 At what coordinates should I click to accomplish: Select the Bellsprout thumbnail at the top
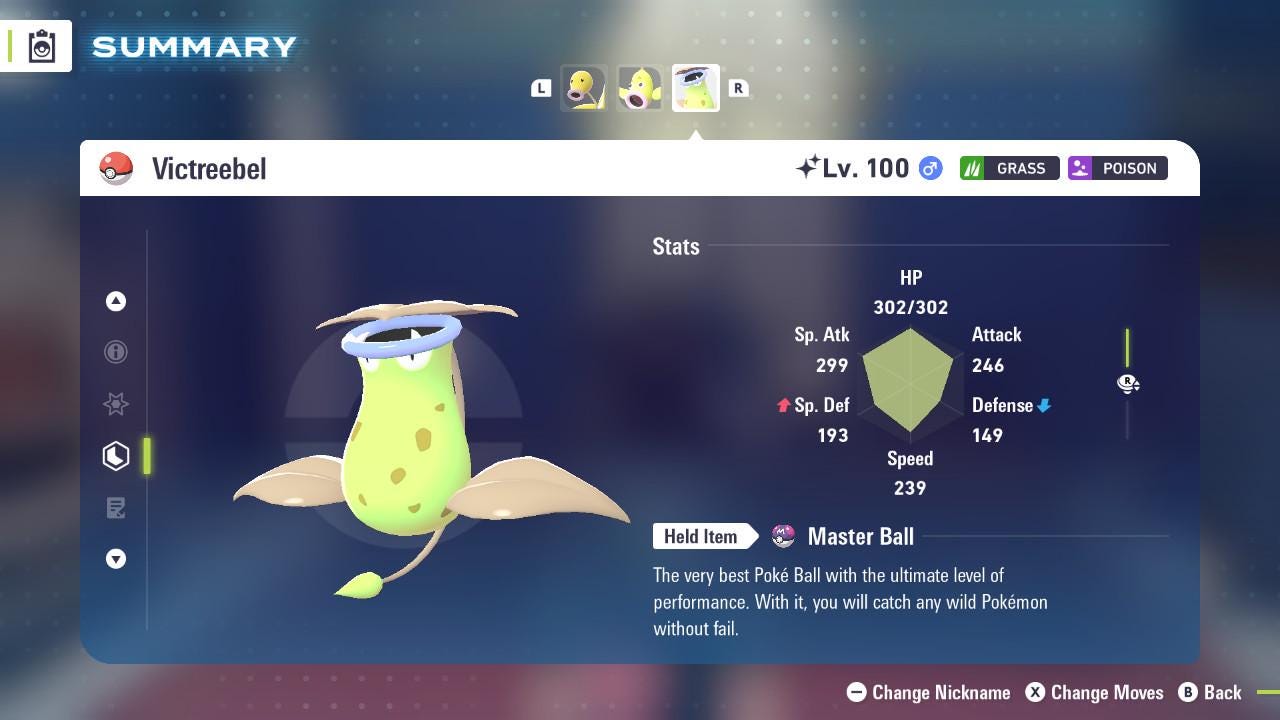[583, 87]
